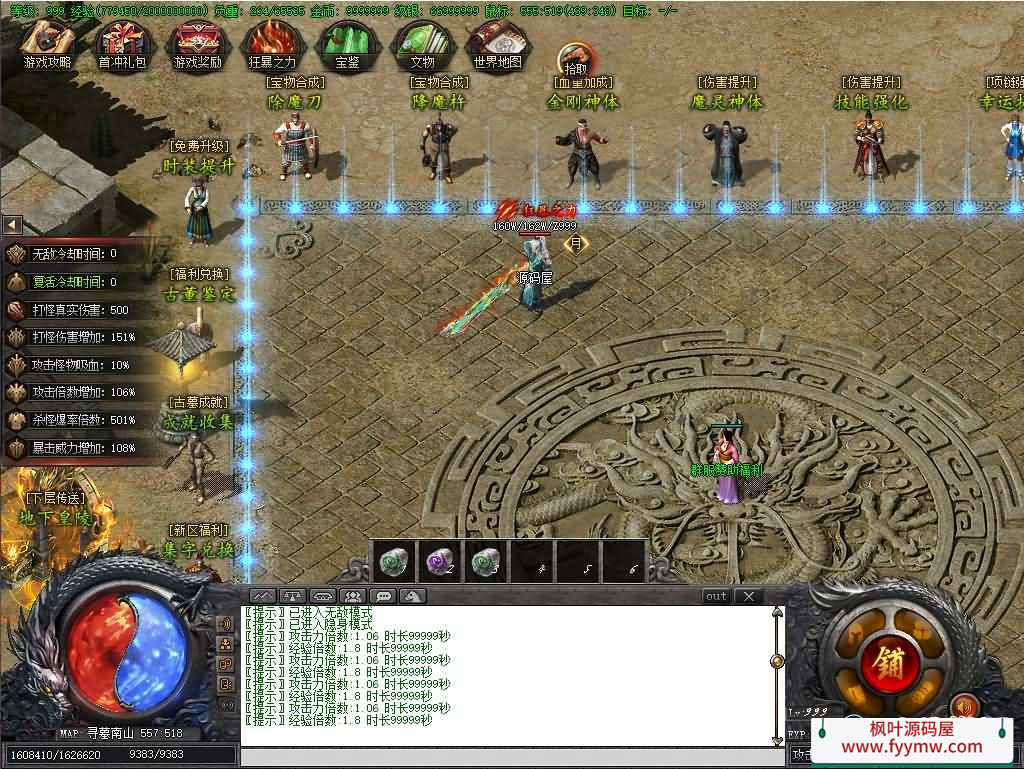Toggle the orange sound speaker button
This screenshot has height=769, width=1024.
click(x=963, y=707)
